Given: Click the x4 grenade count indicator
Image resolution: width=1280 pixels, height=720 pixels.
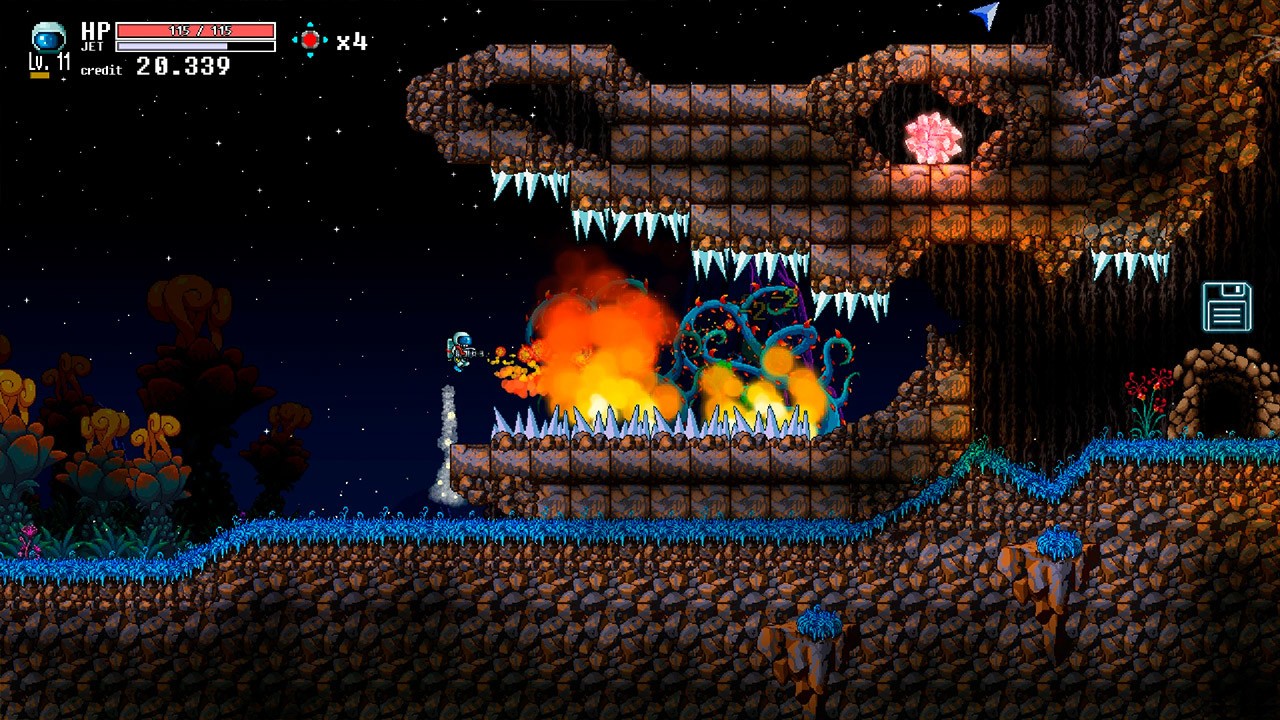Looking at the screenshot, I should pos(350,40).
